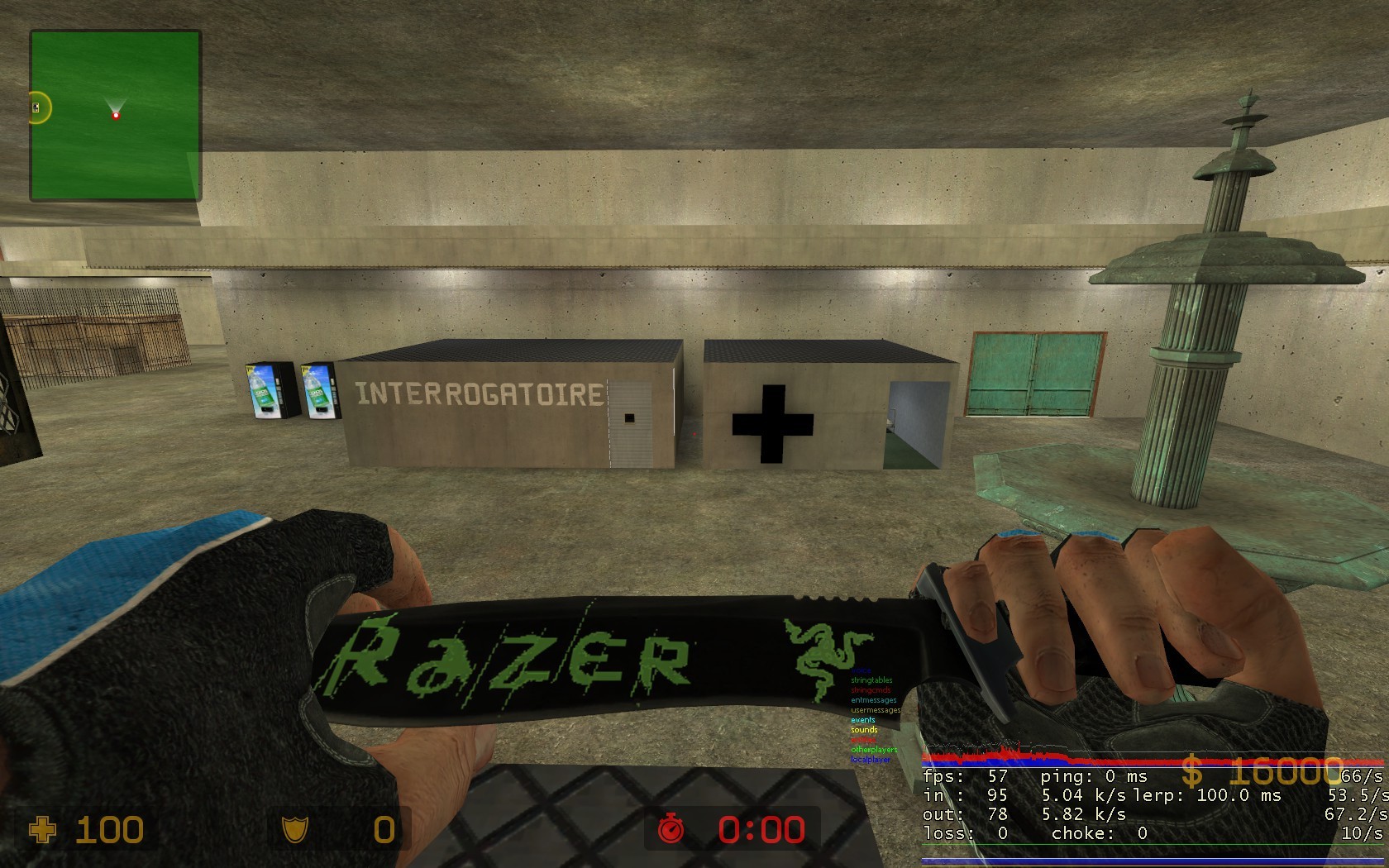
Task: Toggle the sounds channel in net graph
Action: 863,730
